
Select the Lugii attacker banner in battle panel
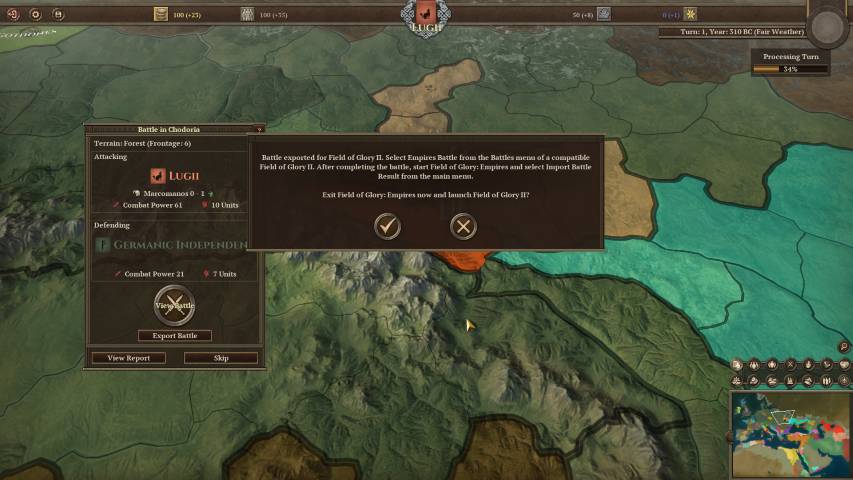point(158,176)
